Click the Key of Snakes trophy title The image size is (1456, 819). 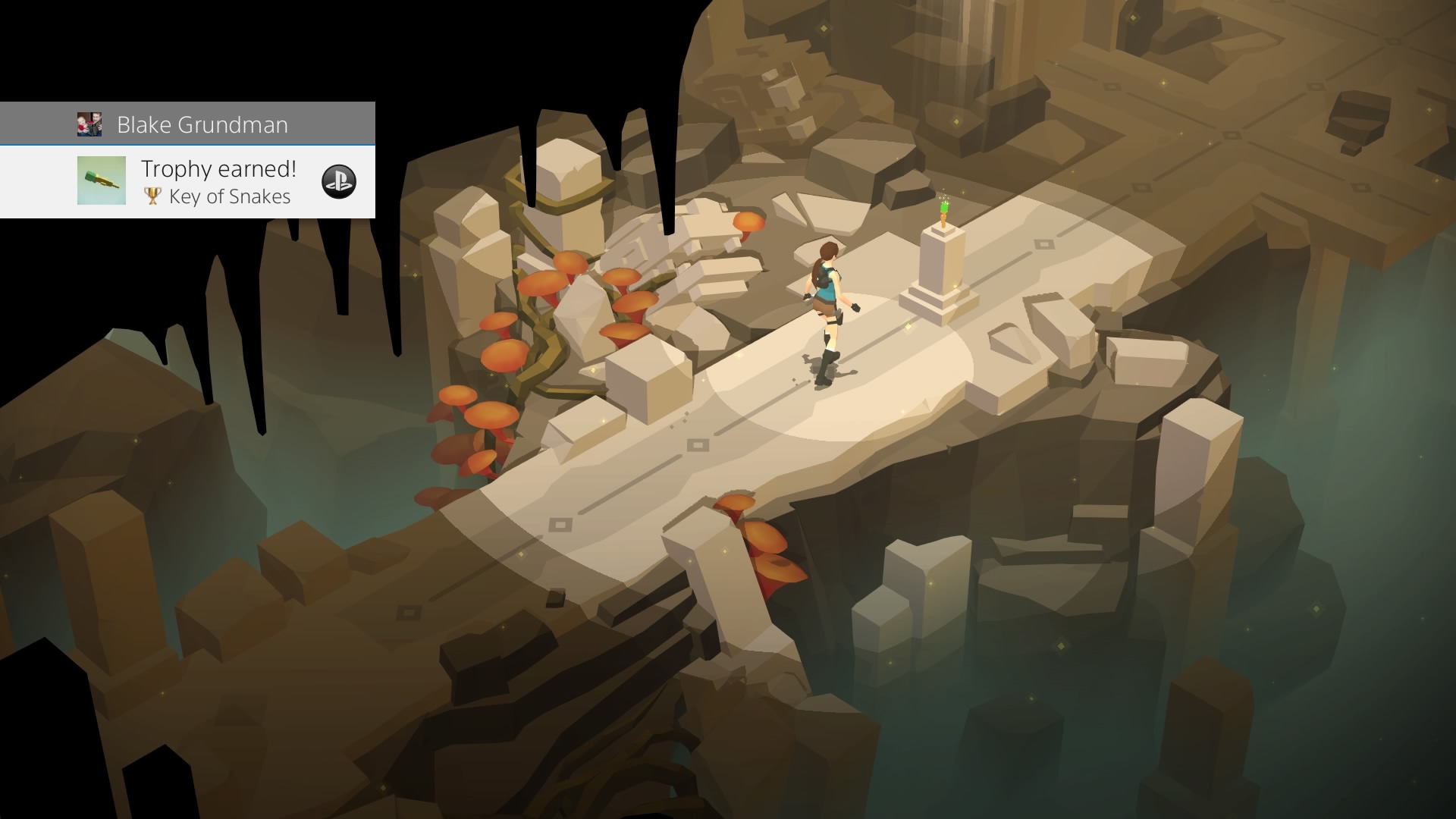229,196
